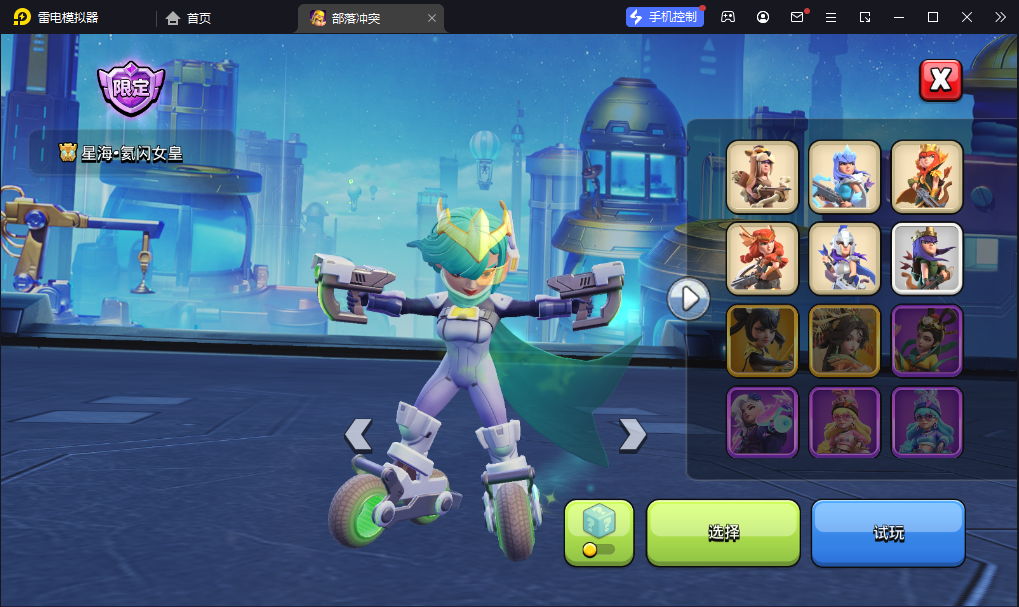Select the teal-haired queen skin thumbnail

[x=926, y=422]
